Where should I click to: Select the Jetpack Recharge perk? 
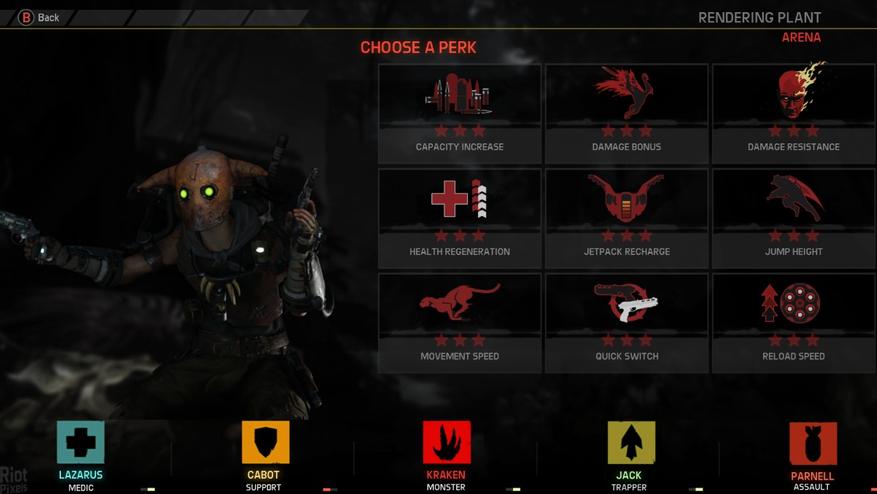tap(626, 218)
